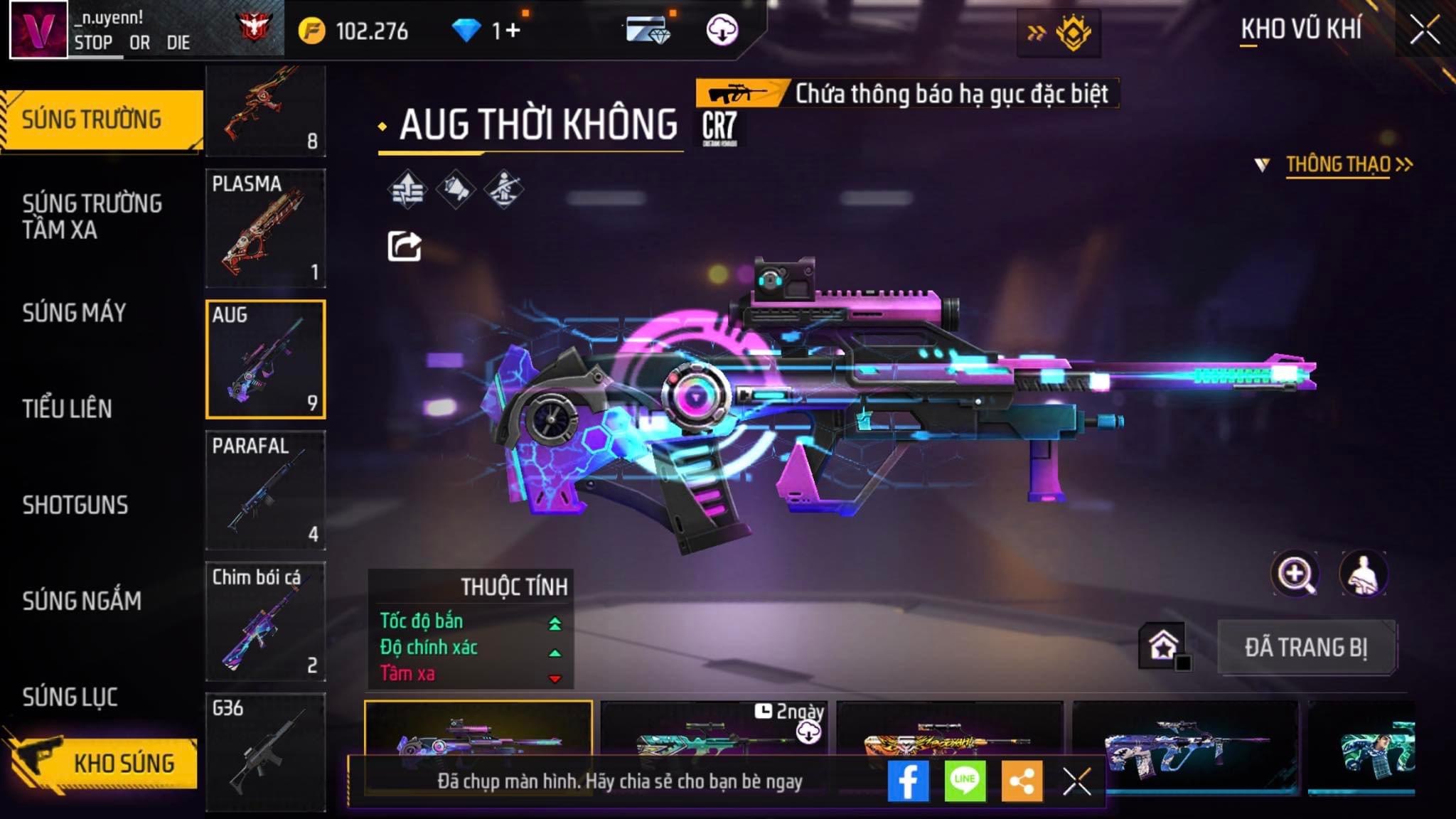Select the PLASMA weapon tile
The image size is (1456, 819).
tap(265, 227)
